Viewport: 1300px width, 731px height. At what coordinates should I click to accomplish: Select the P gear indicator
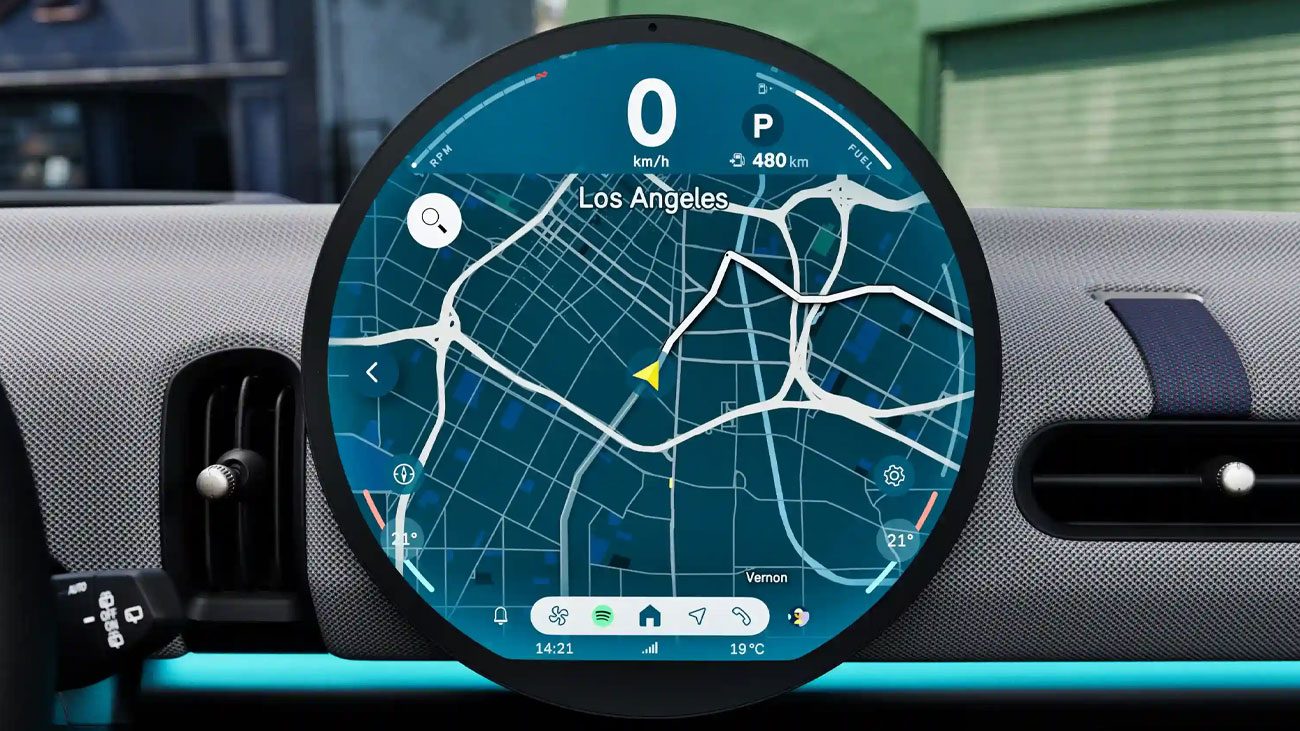(763, 126)
